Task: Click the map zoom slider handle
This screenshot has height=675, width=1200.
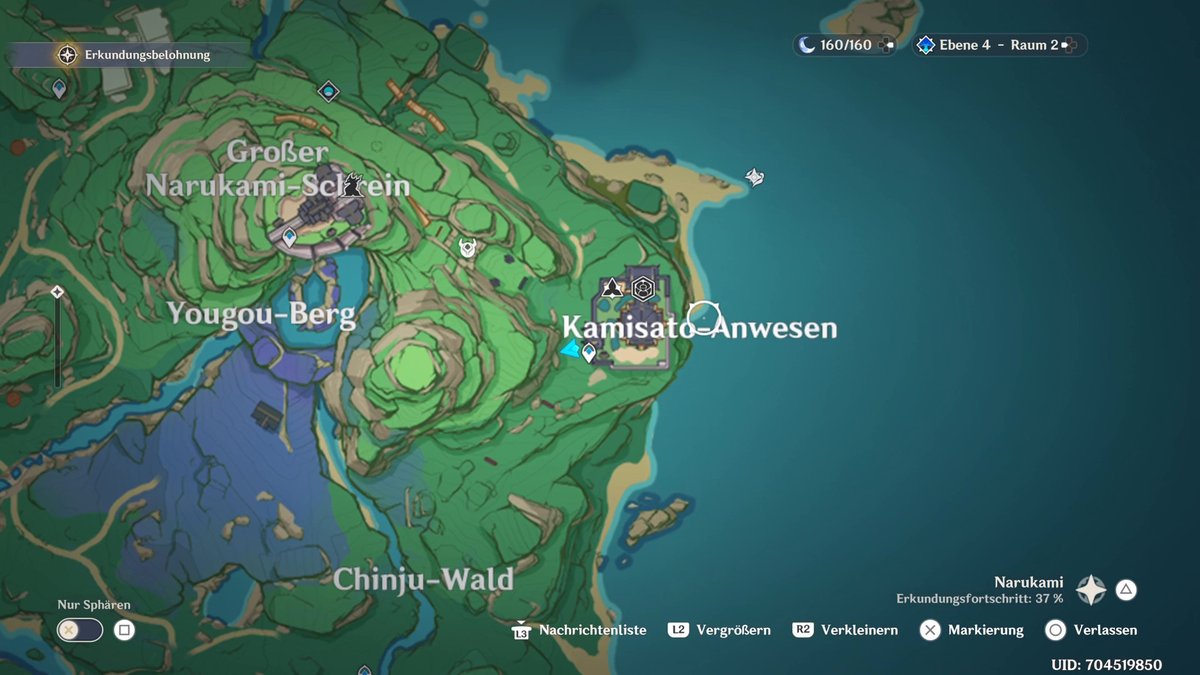Action: pos(58,292)
